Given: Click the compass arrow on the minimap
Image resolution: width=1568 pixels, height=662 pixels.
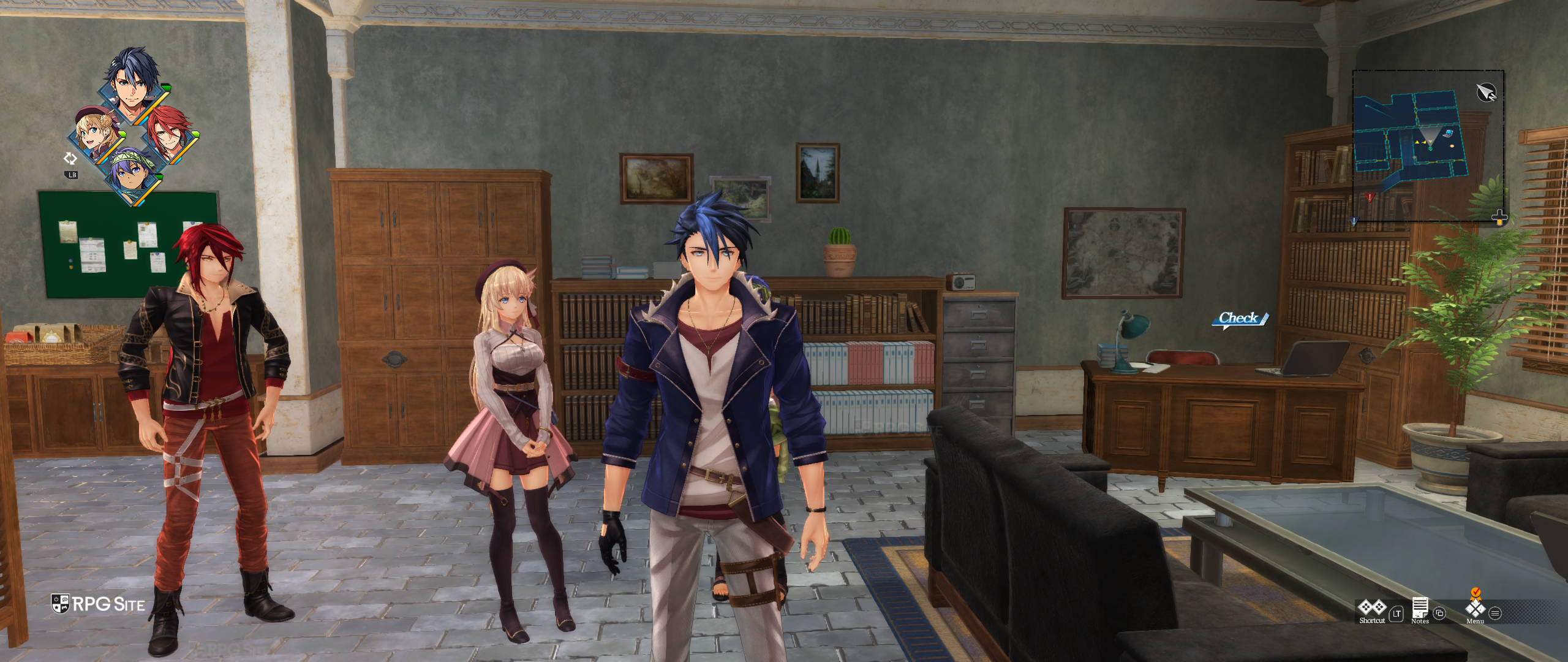Looking at the screenshot, I should (1485, 93).
